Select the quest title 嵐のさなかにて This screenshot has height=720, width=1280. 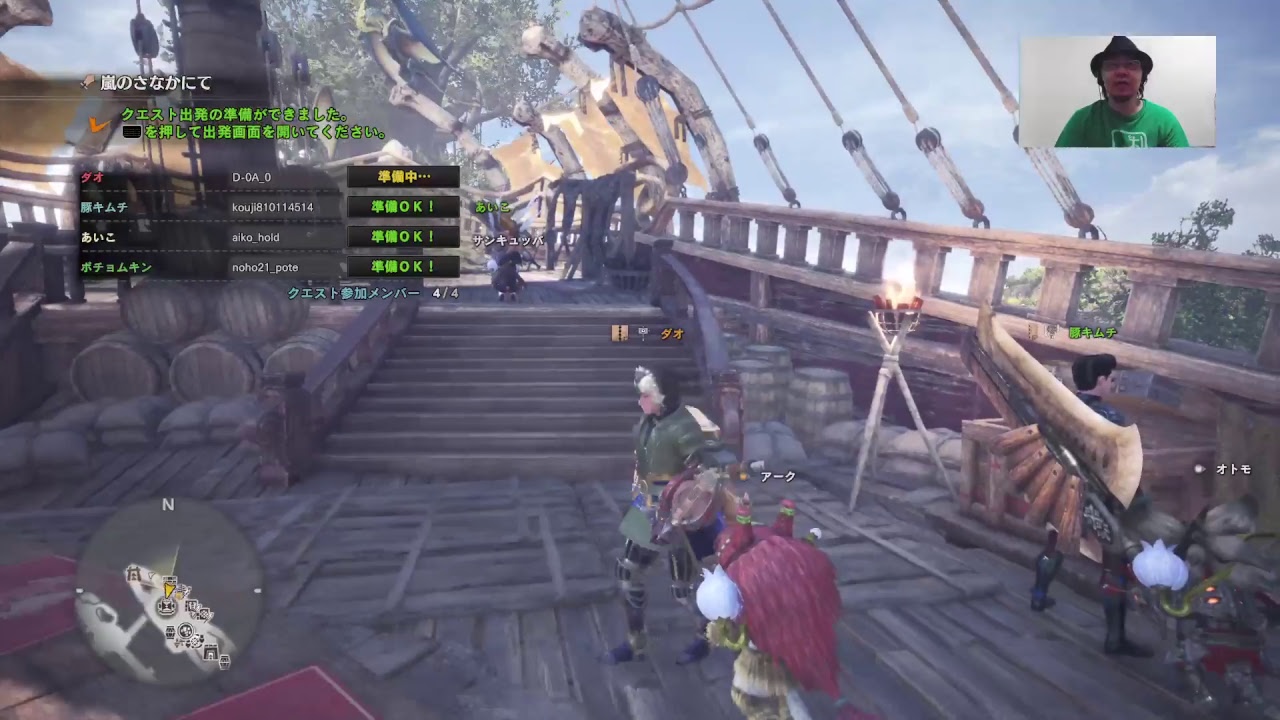pos(156,84)
